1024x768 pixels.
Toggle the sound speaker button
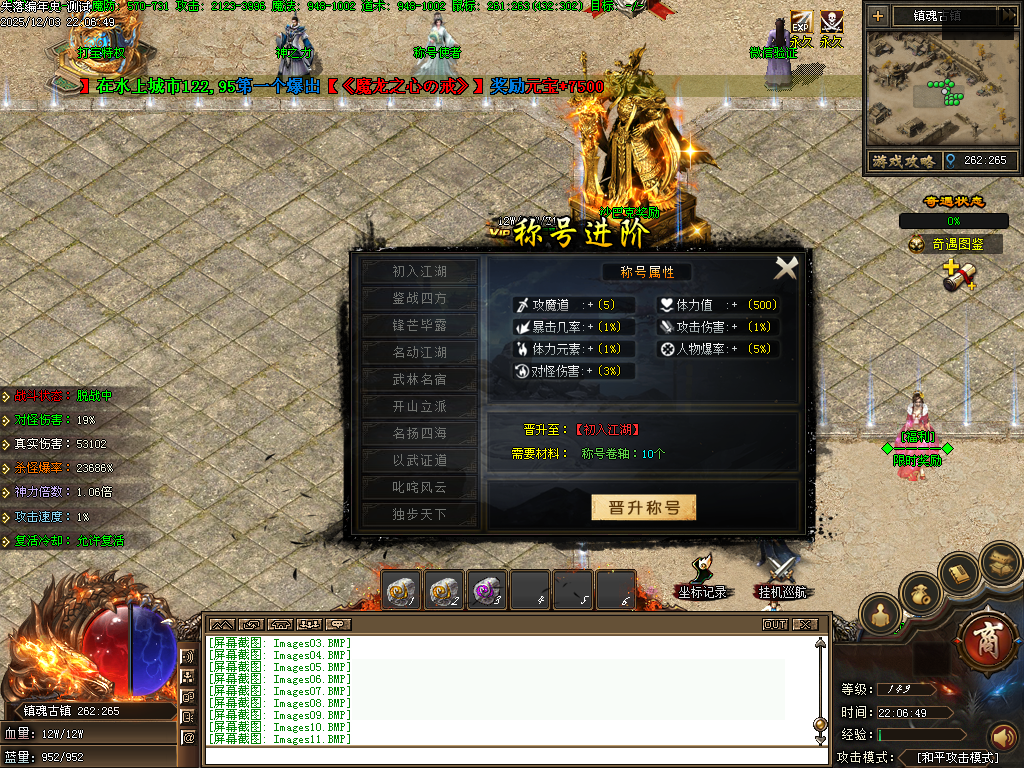point(1003,738)
